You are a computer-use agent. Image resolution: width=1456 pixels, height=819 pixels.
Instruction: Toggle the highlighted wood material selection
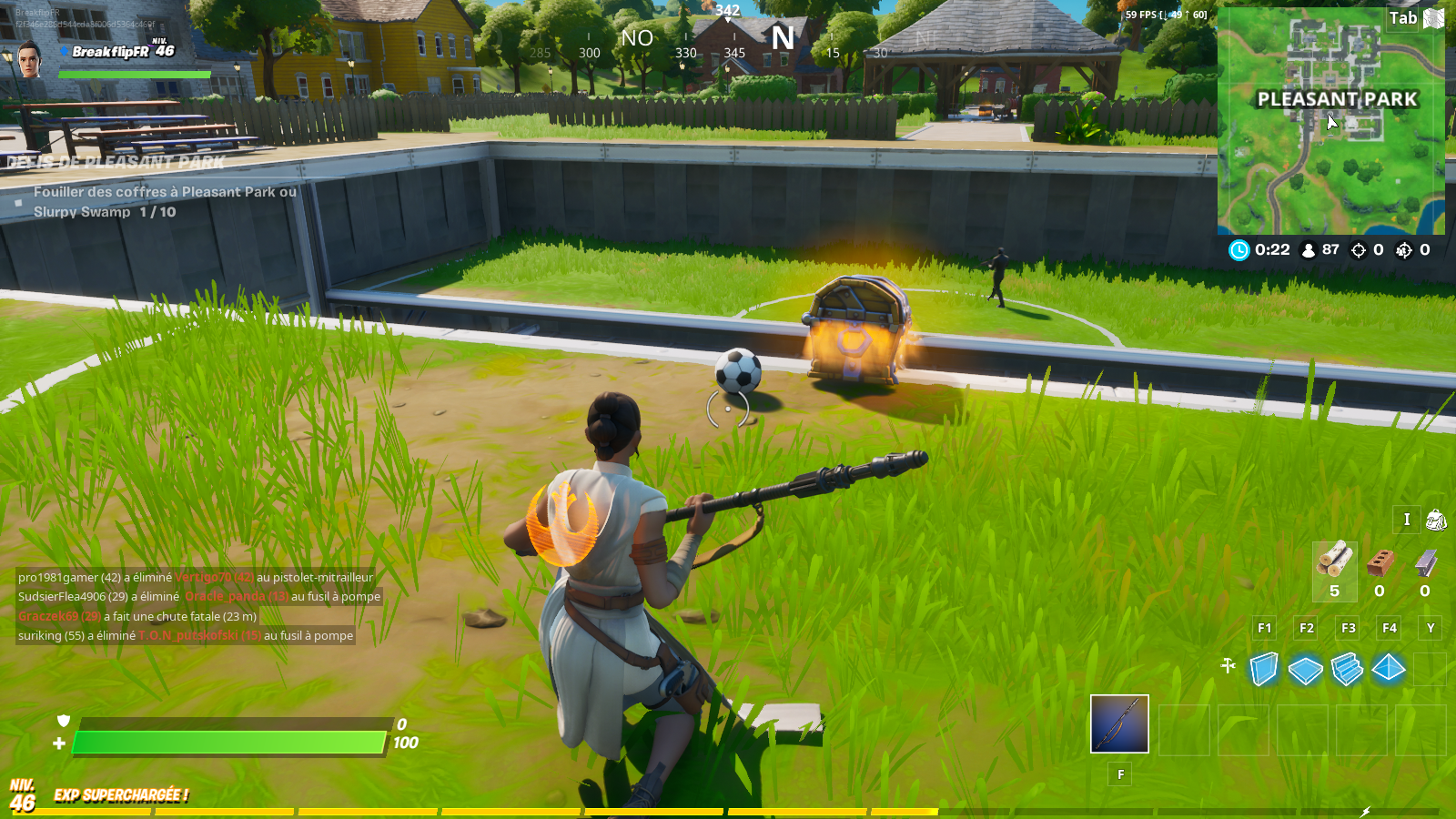(x=1332, y=564)
